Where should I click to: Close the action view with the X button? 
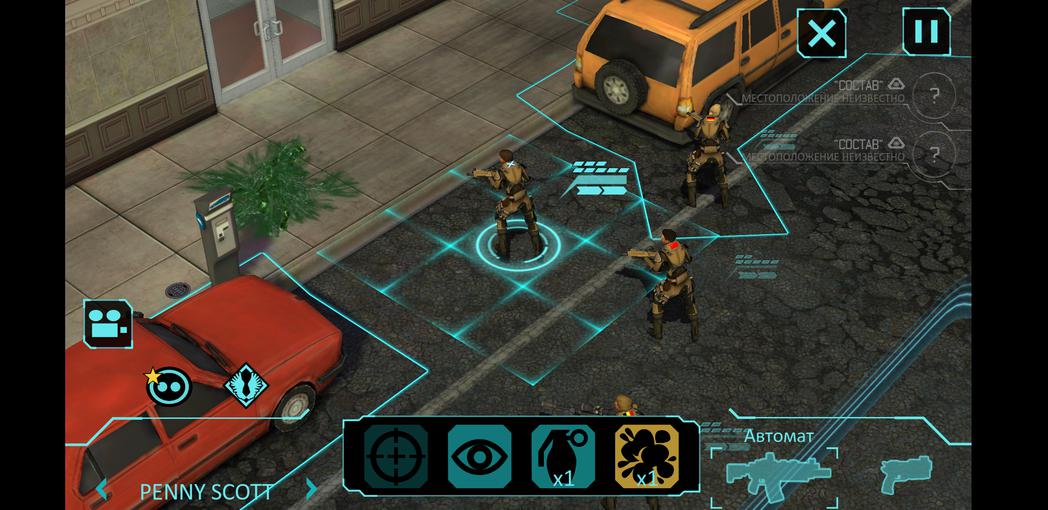(x=821, y=34)
